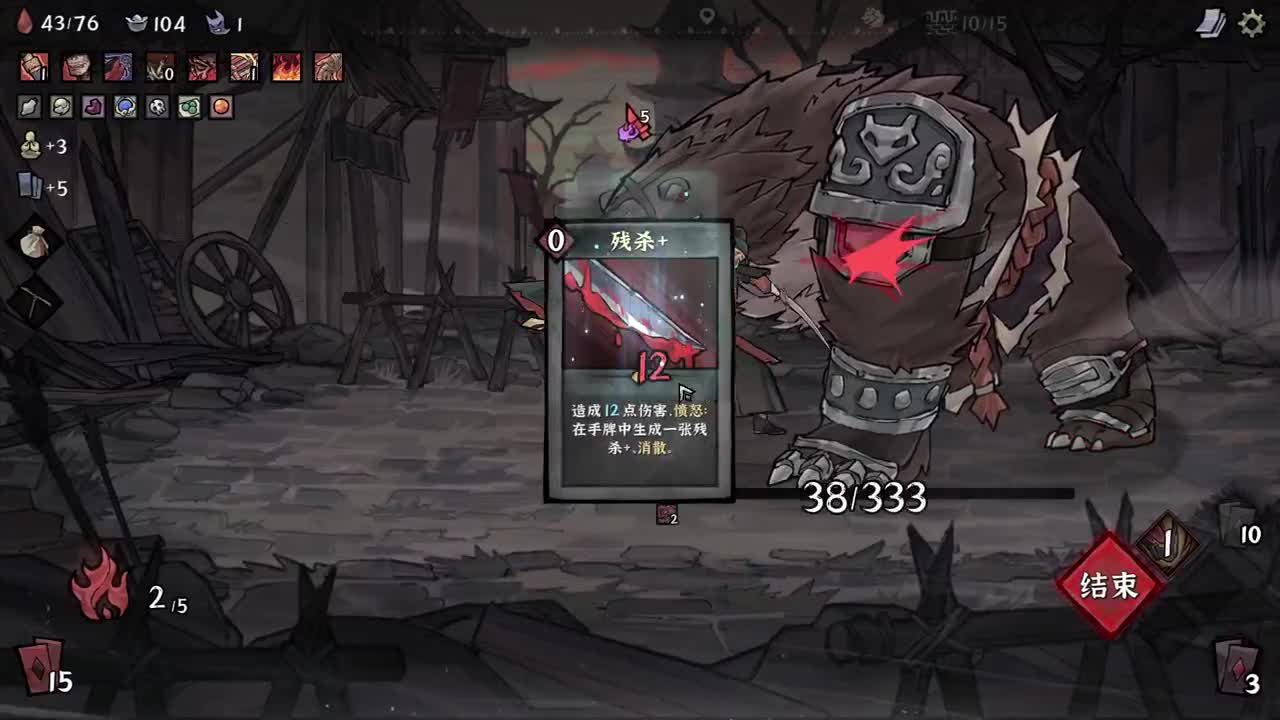This screenshot has width=1280, height=720.
Task: Click the orange orb status effect icon
Action: pyautogui.click(x=219, y=108)
